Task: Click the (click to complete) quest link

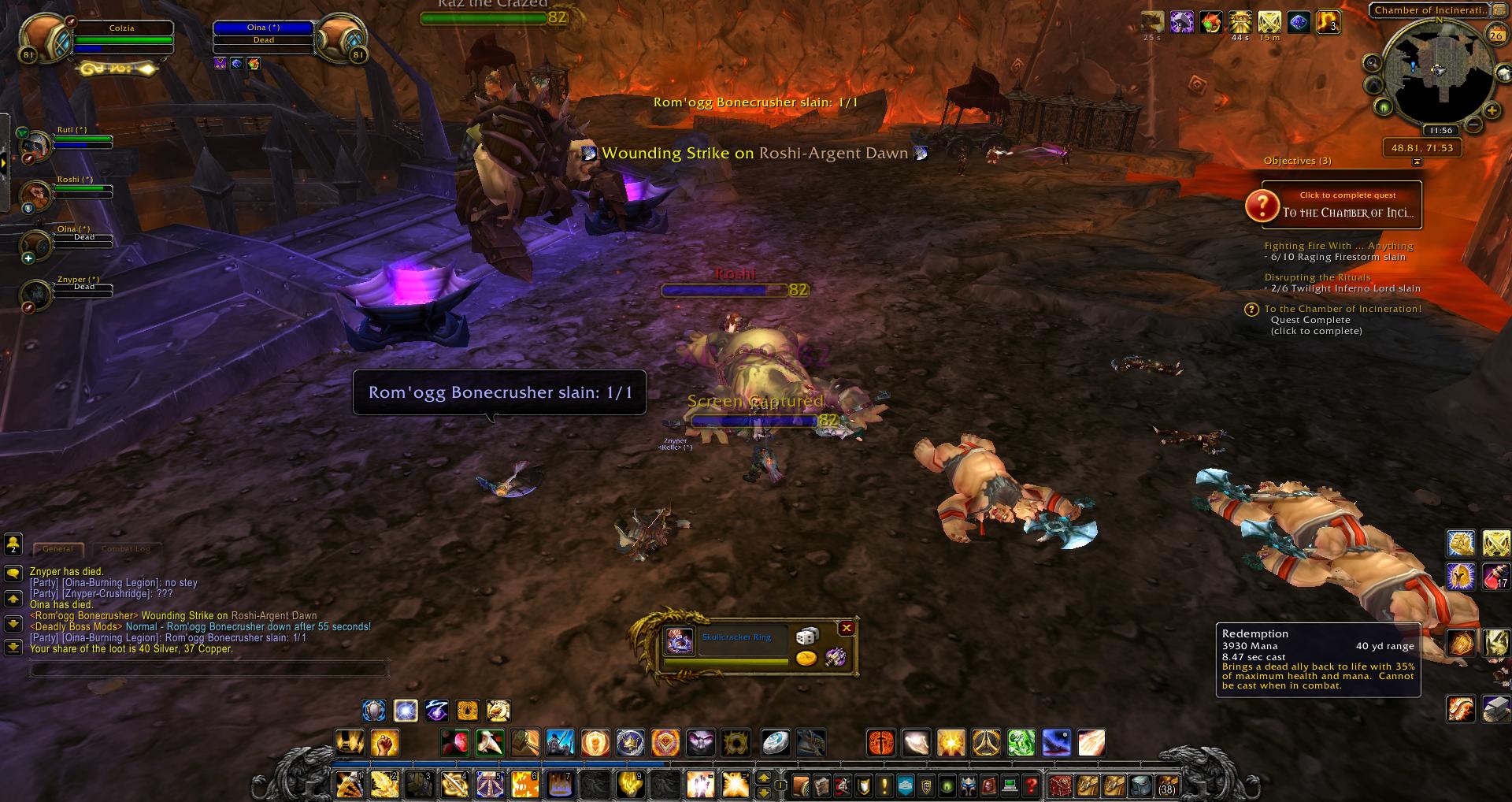Action: pyautogui.click(x=1317, y=331)
